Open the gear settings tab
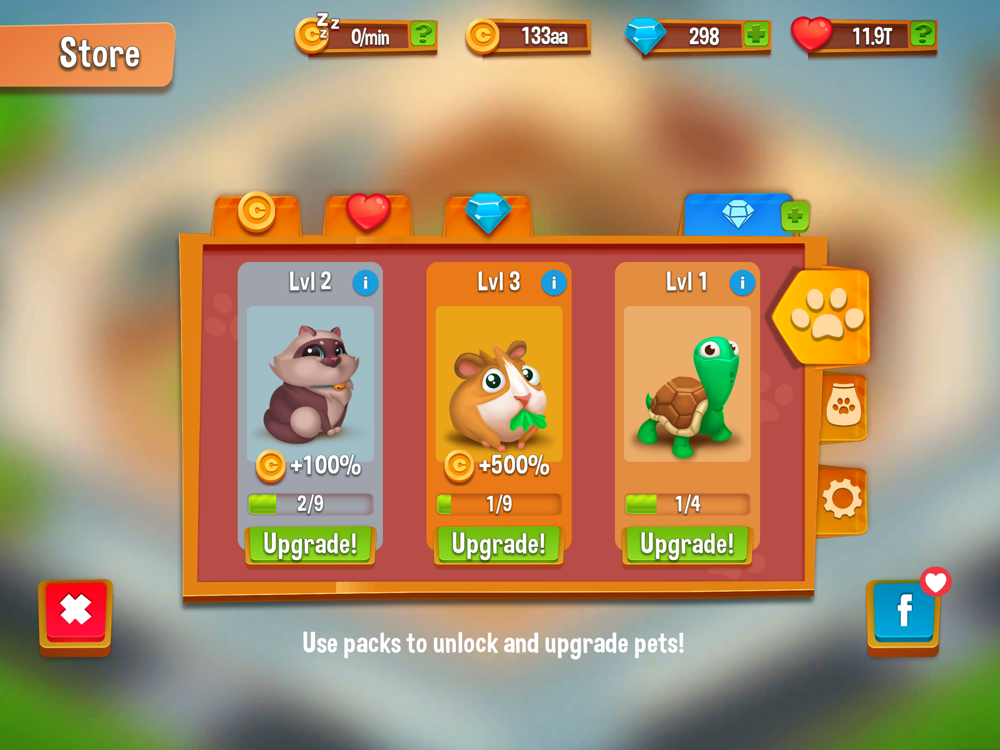 tap(842, 499)
